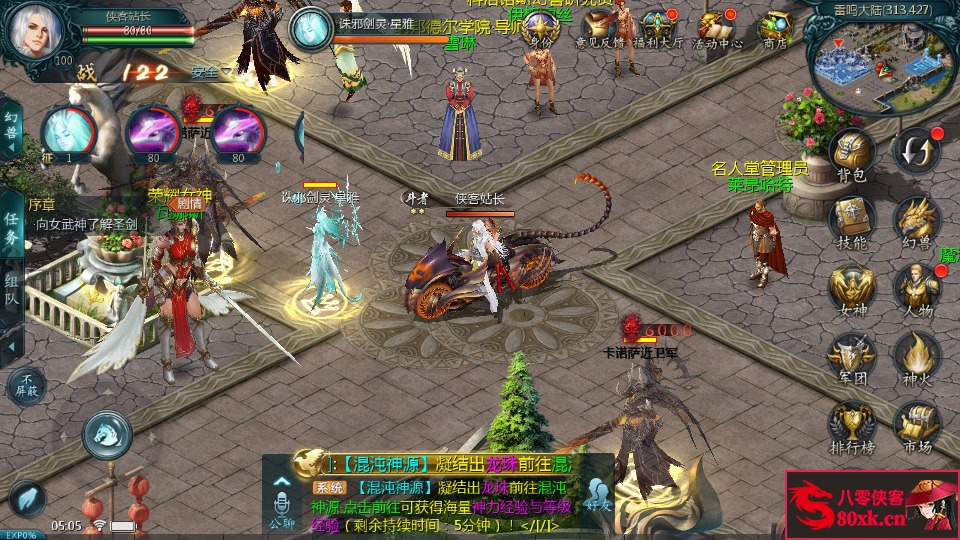Click the white-haired player portrait

click(x=37, y=30)
